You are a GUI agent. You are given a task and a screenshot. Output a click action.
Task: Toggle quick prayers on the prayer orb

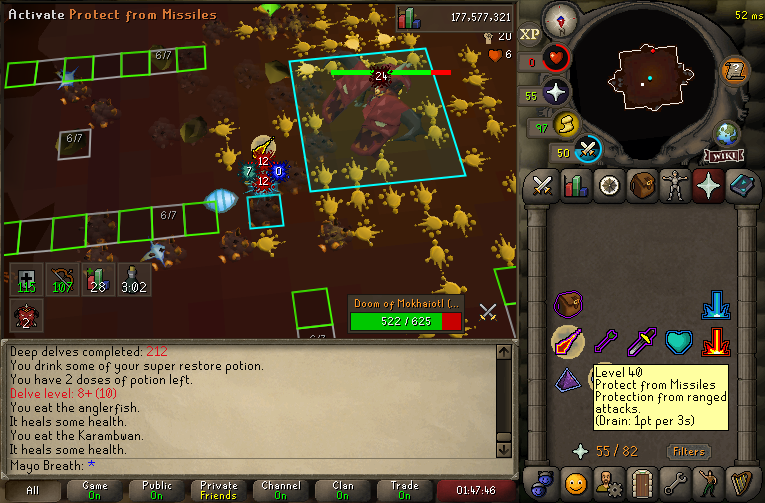557,93
